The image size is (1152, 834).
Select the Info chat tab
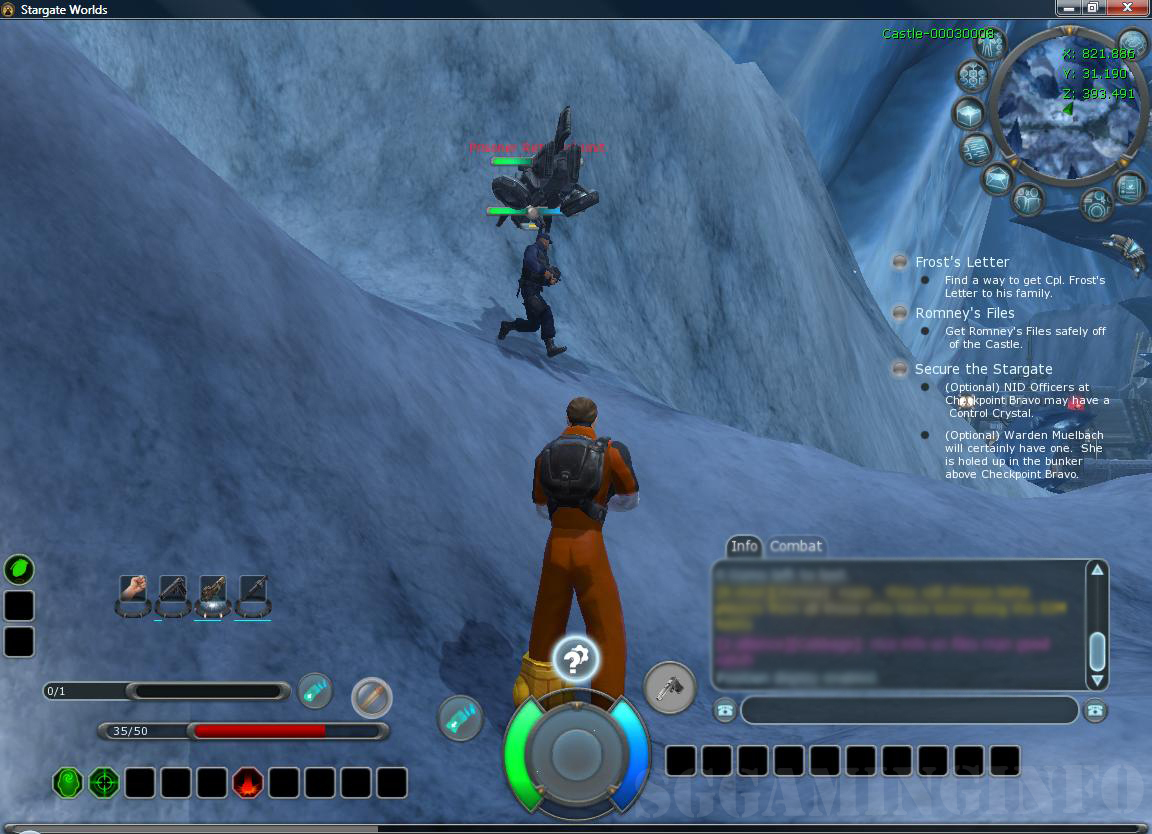tap(744, 546)
